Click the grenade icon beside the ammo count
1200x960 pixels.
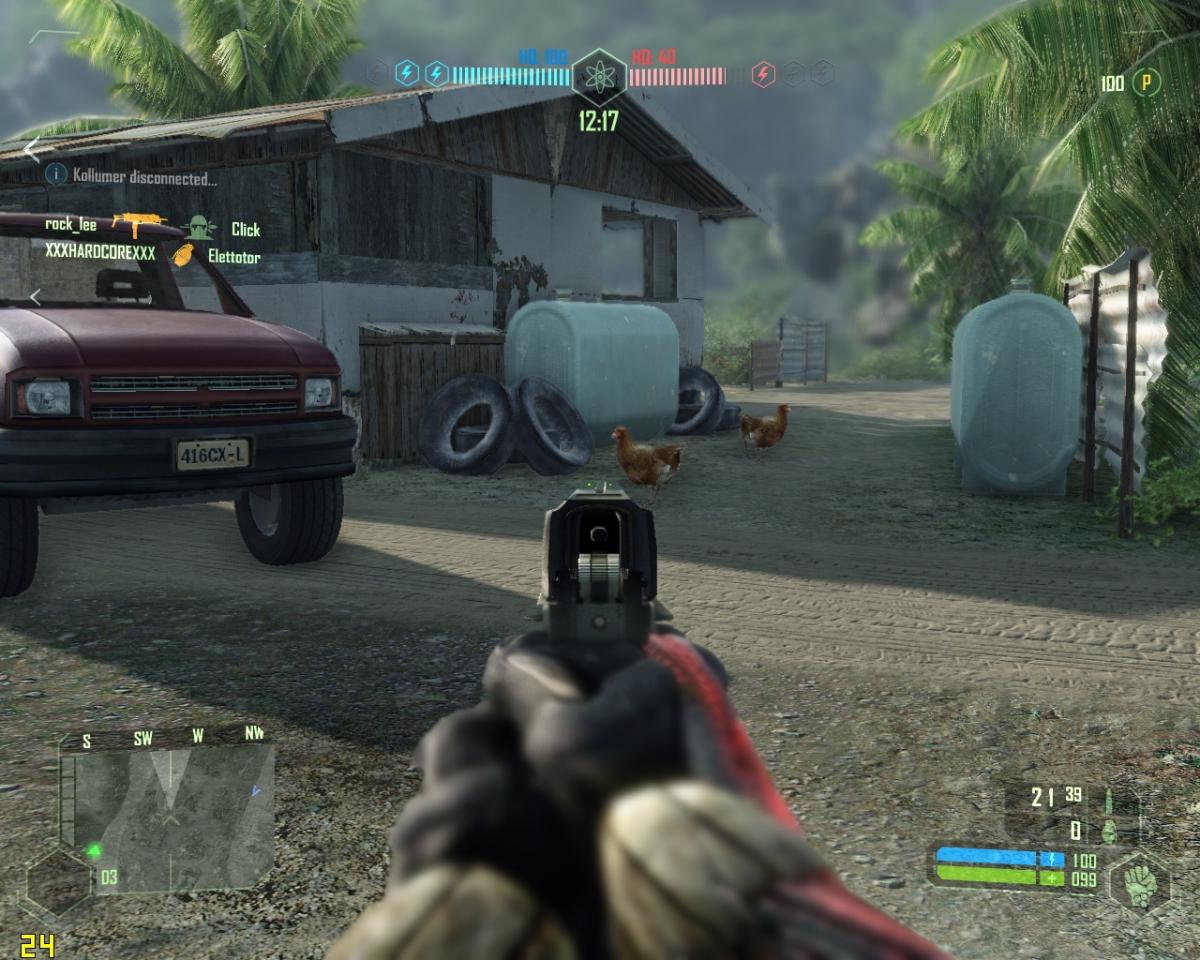(1109, 830)
